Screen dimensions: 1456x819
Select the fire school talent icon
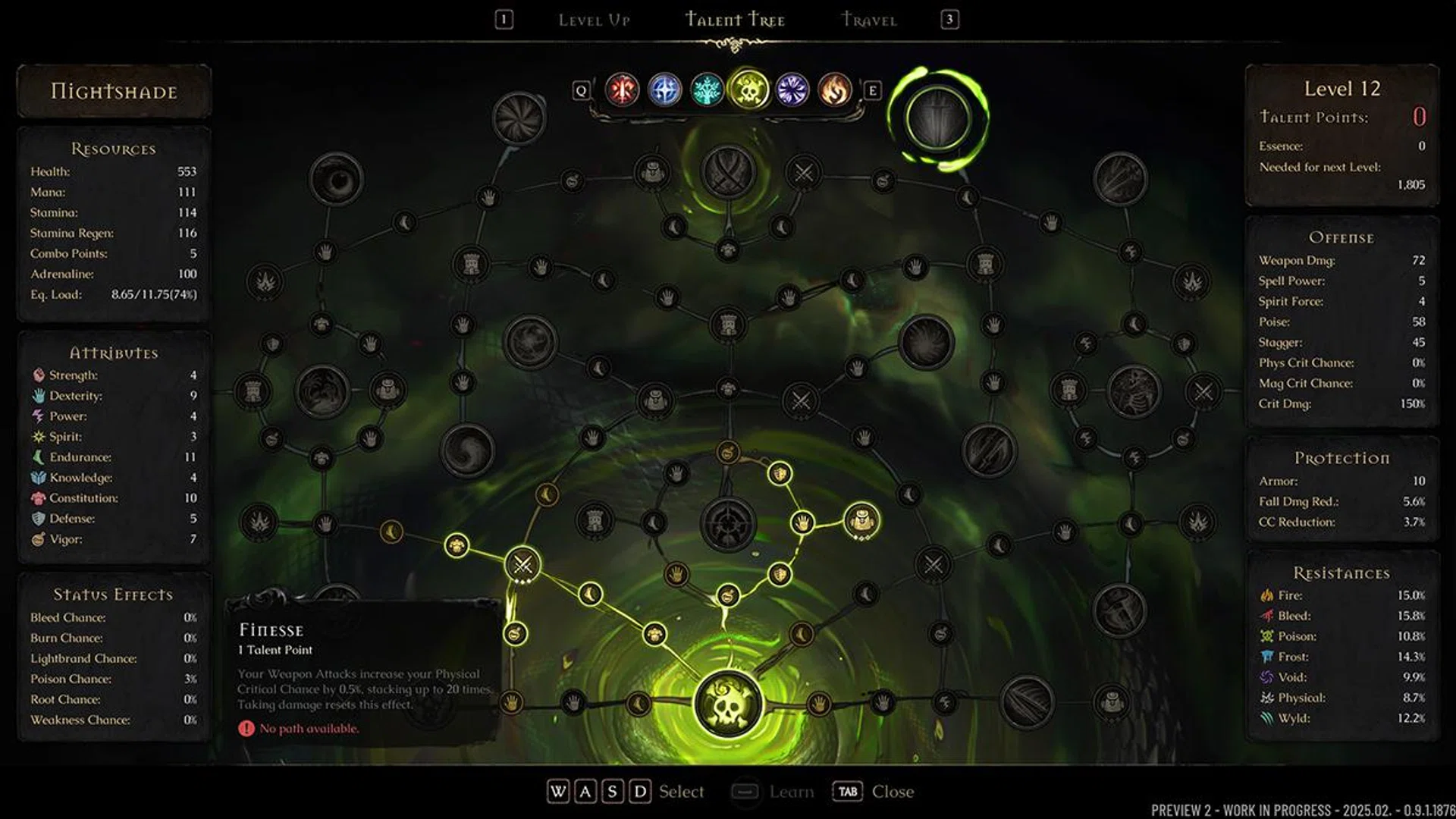[833, 89]
